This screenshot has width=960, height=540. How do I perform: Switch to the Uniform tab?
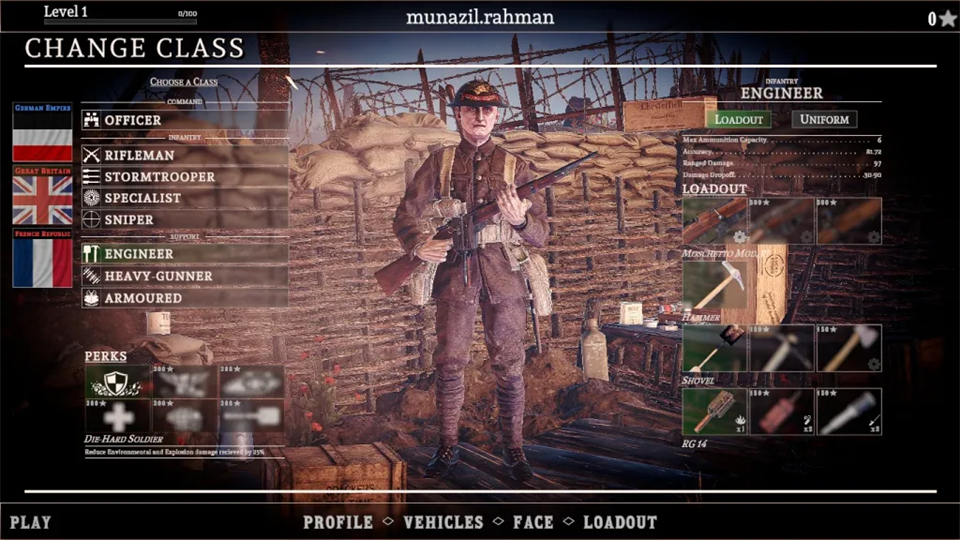pos(824,119)
